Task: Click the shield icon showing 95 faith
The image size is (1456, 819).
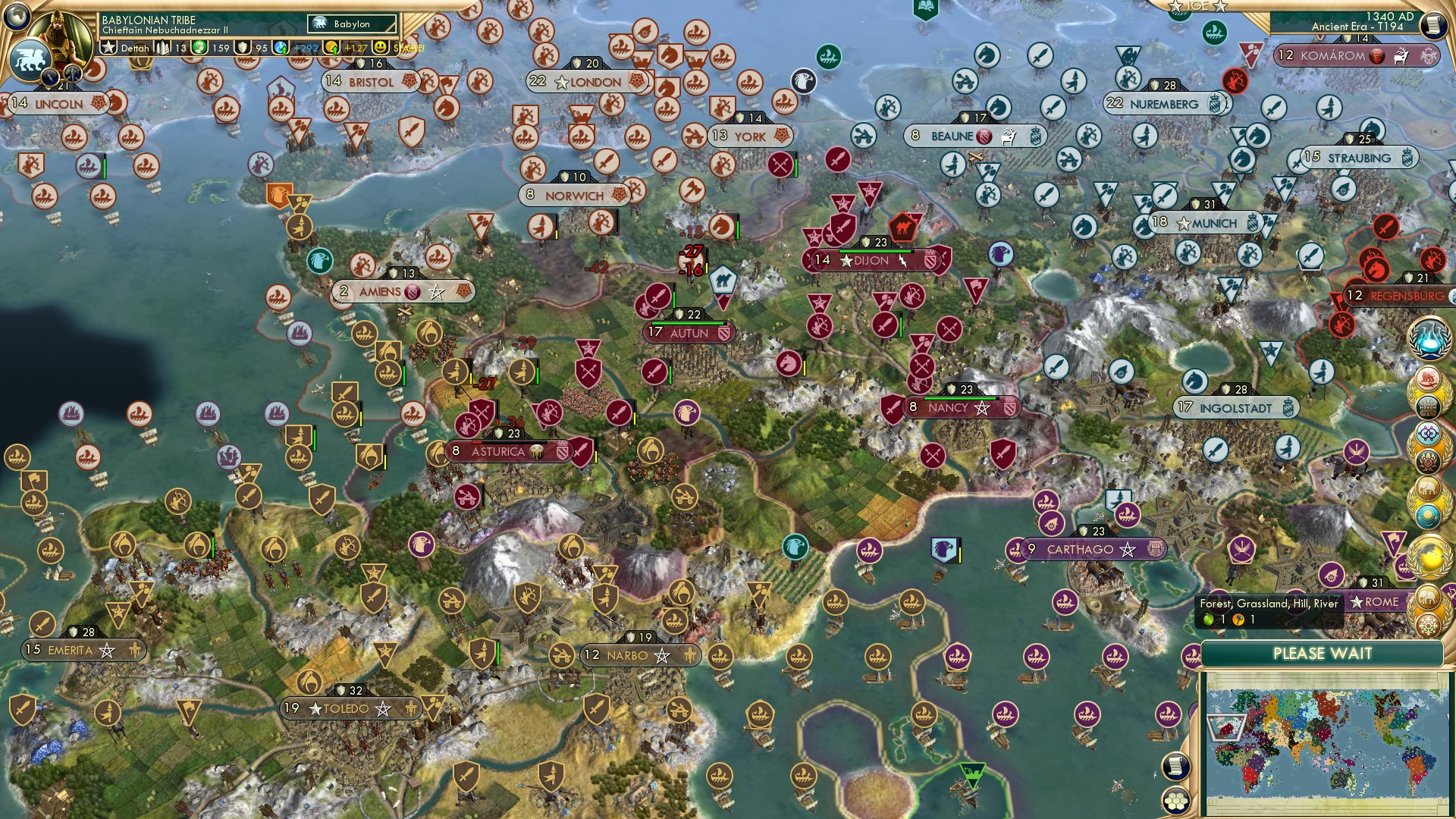Action: [242, 48]
